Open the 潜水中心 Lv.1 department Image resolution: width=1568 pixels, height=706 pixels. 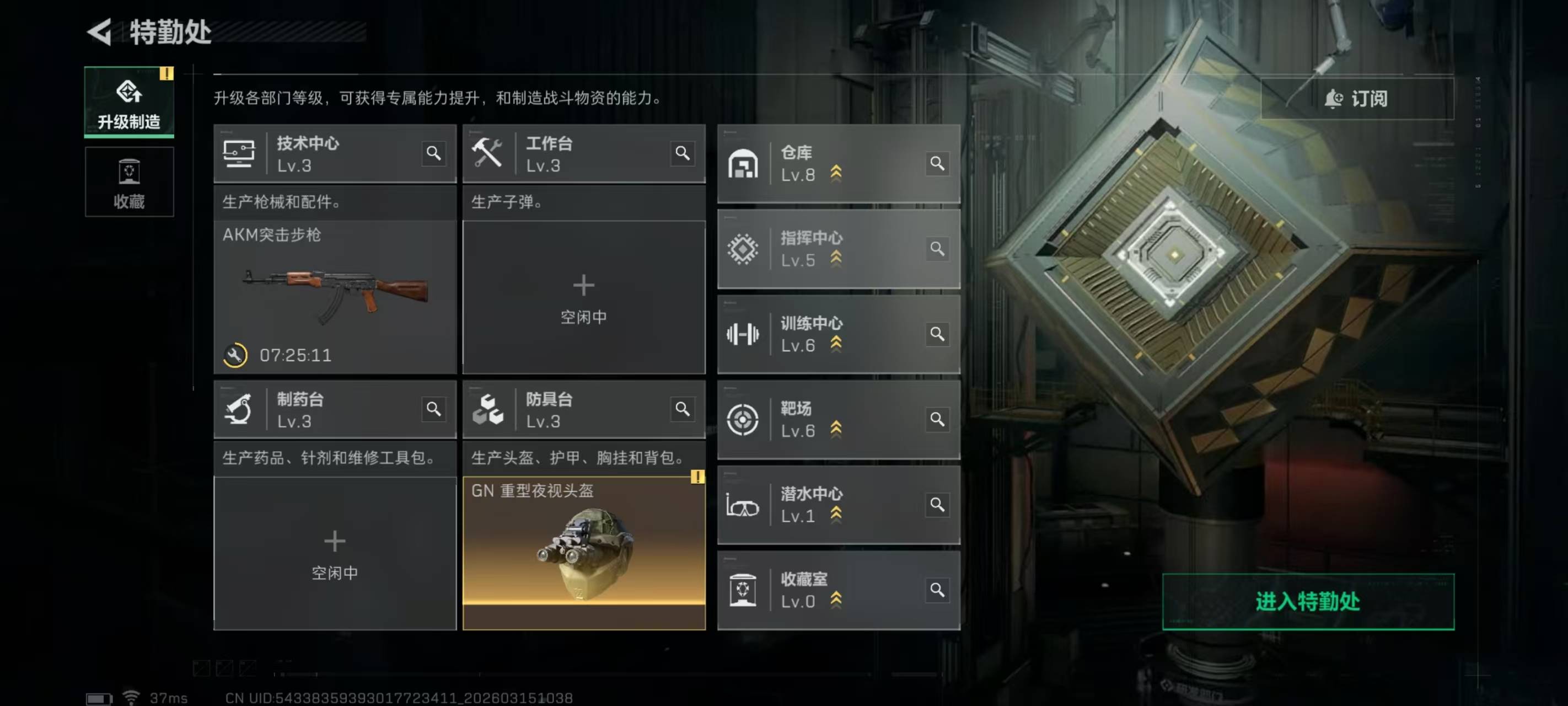tap(821, 504)
